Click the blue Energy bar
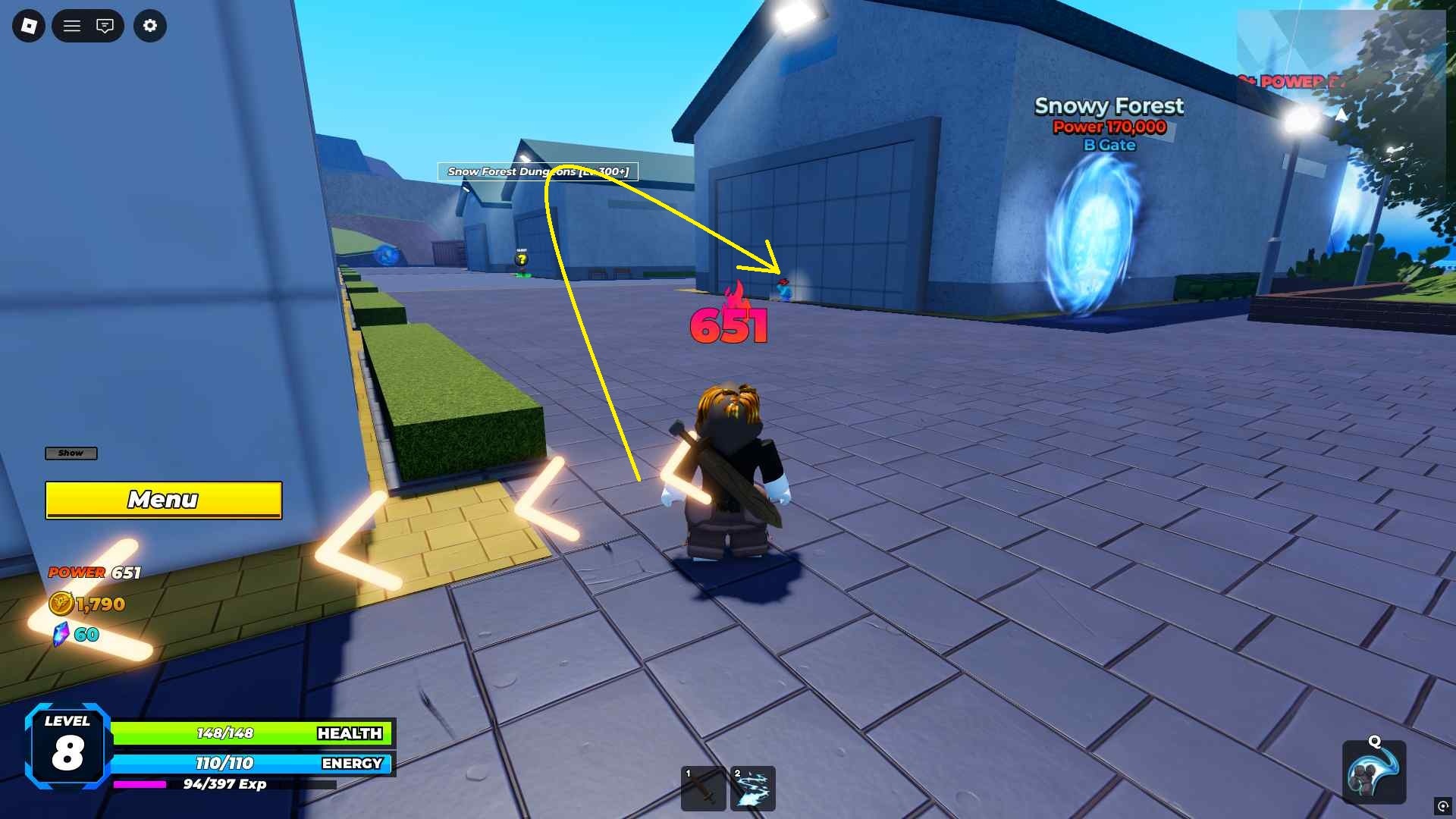The image size is (1456, 819). (250, 764)
